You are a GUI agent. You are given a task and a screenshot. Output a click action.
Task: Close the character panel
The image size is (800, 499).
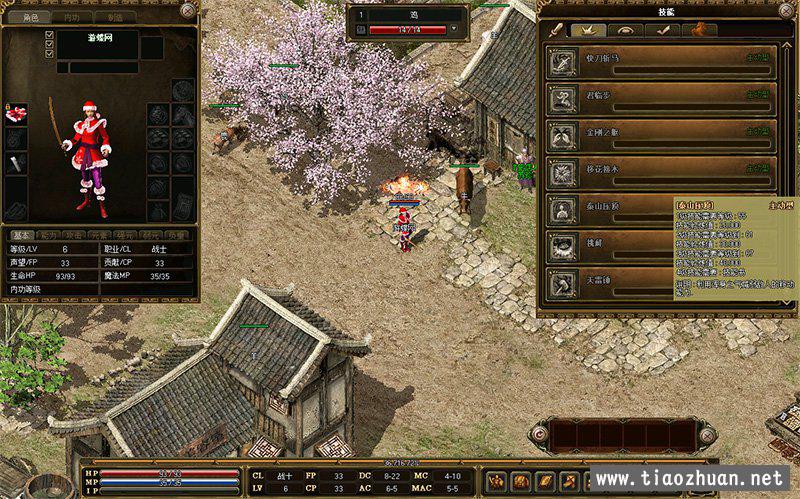188,10
